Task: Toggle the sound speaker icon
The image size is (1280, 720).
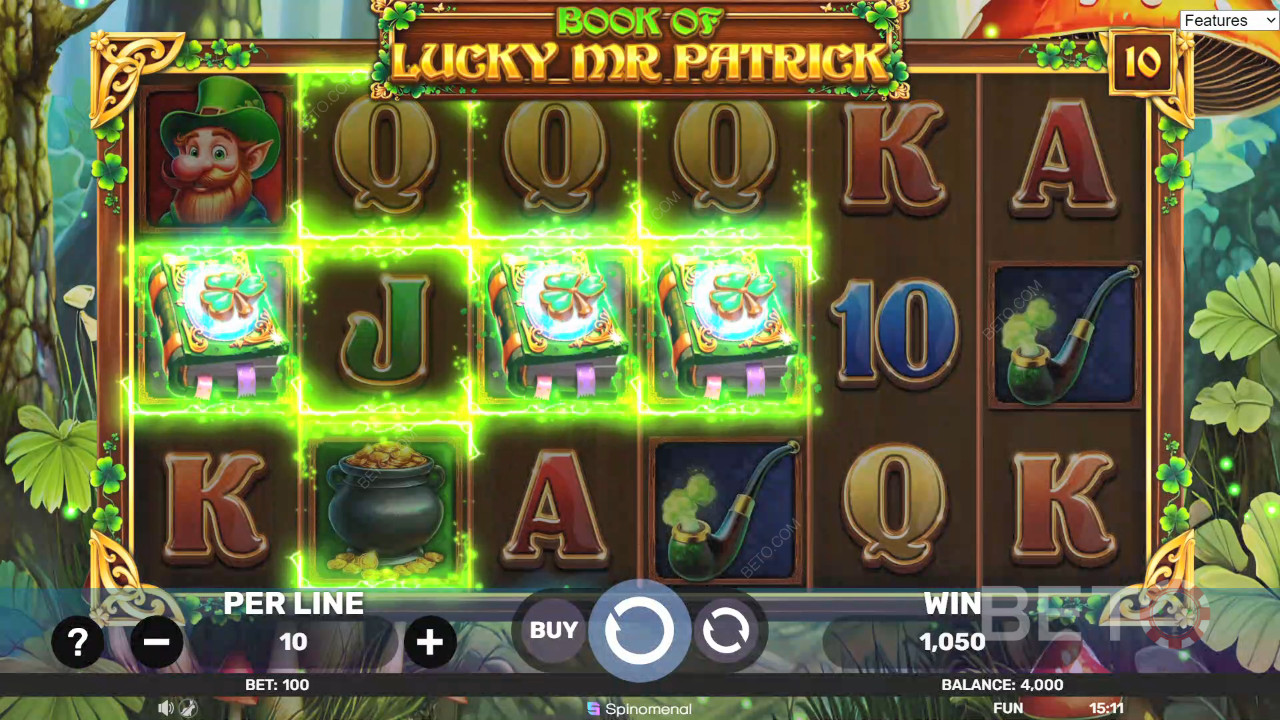Action: click(x=166, y=708)
